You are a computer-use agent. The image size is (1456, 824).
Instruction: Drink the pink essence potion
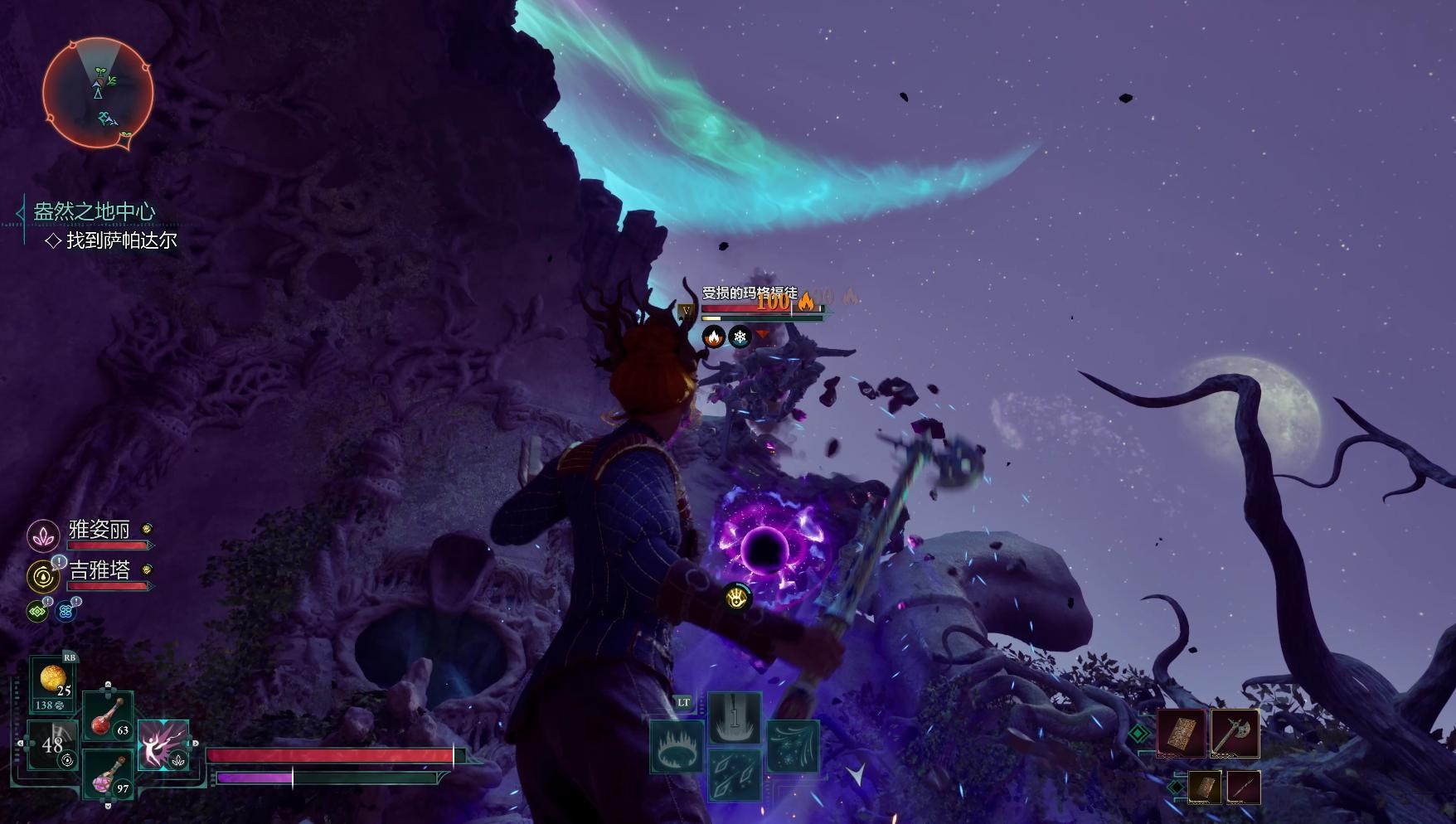(108, 774)
